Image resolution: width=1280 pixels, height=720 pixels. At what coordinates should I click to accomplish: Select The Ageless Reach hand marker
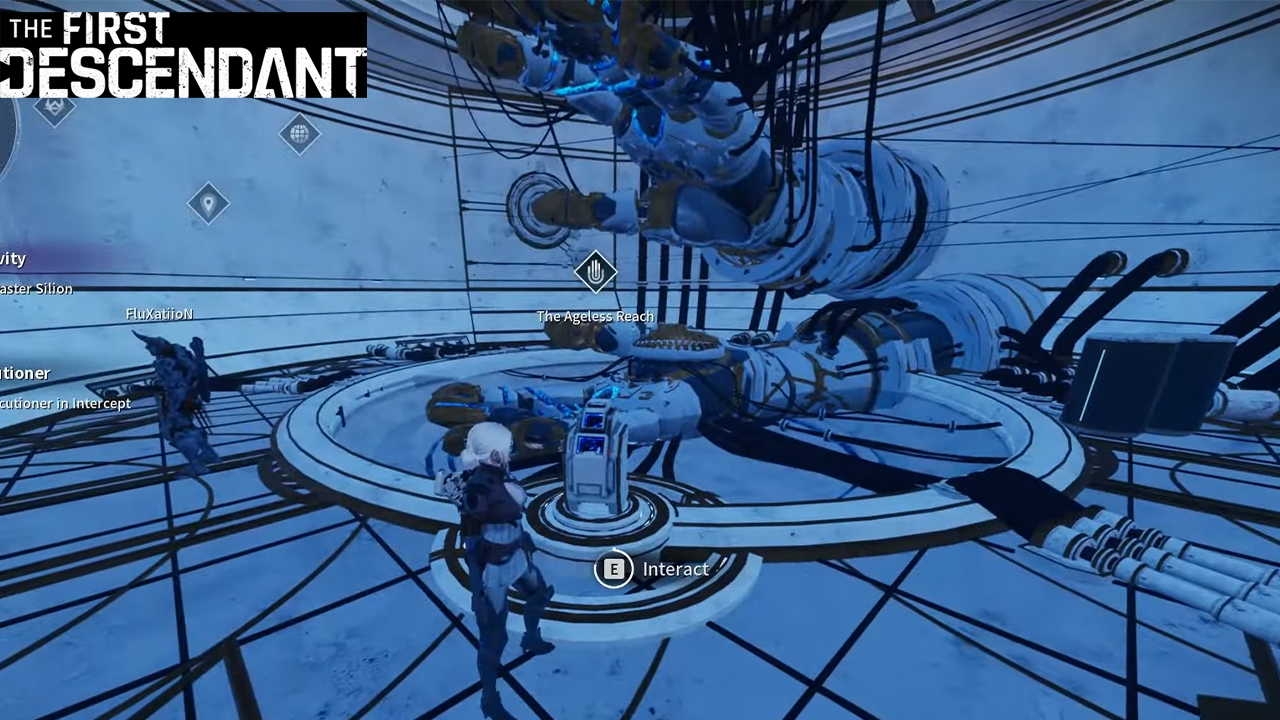(595, 271)
